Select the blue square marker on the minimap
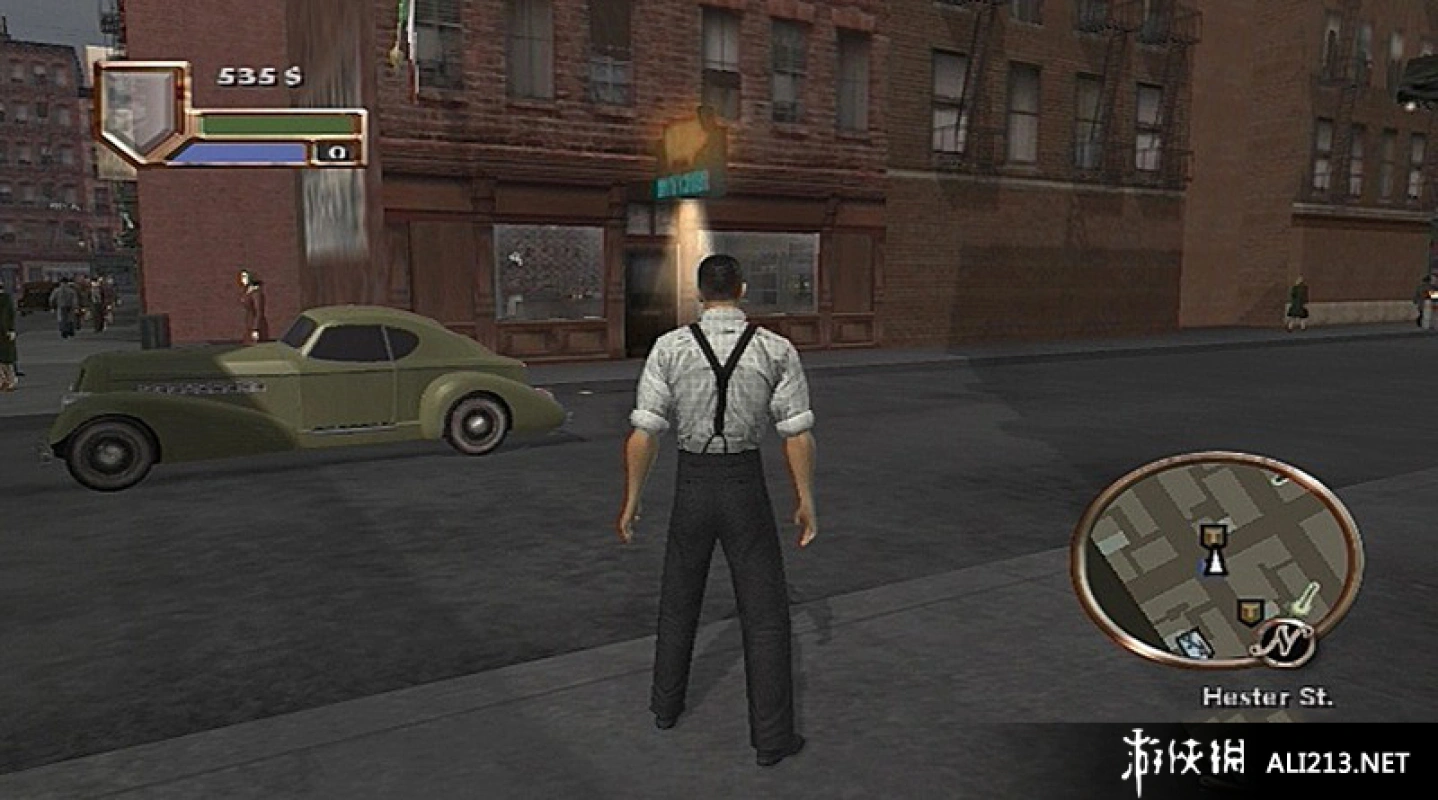 pos(1194,645)
